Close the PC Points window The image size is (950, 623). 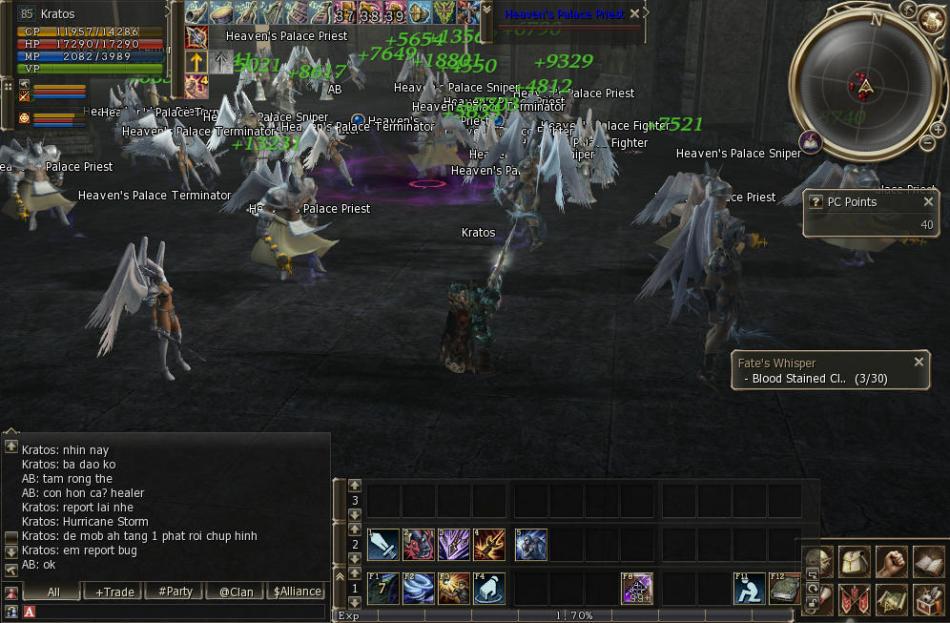928,202
